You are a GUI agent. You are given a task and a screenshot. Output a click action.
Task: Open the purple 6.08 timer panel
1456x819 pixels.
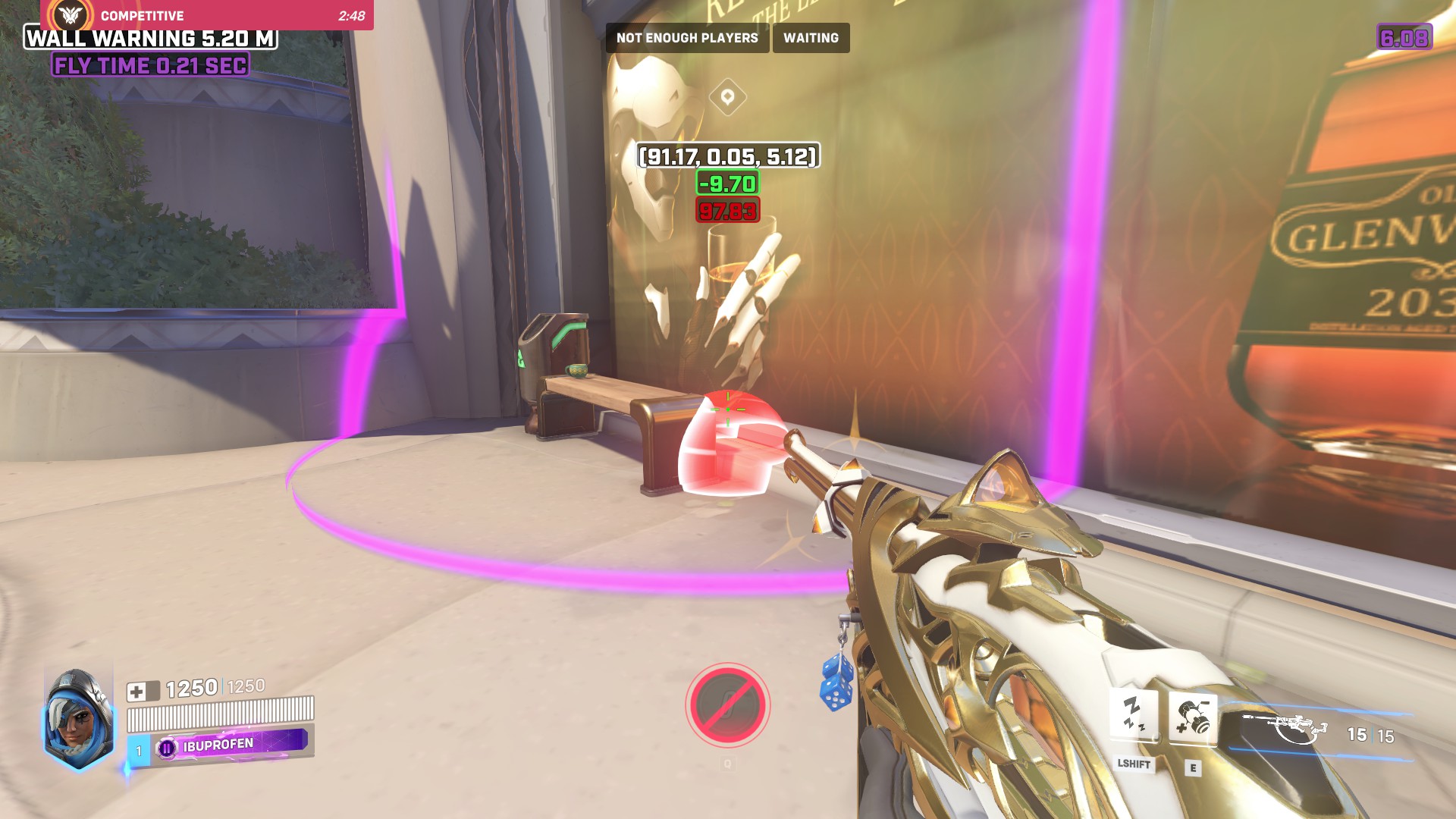click(x=1407, y=35)
